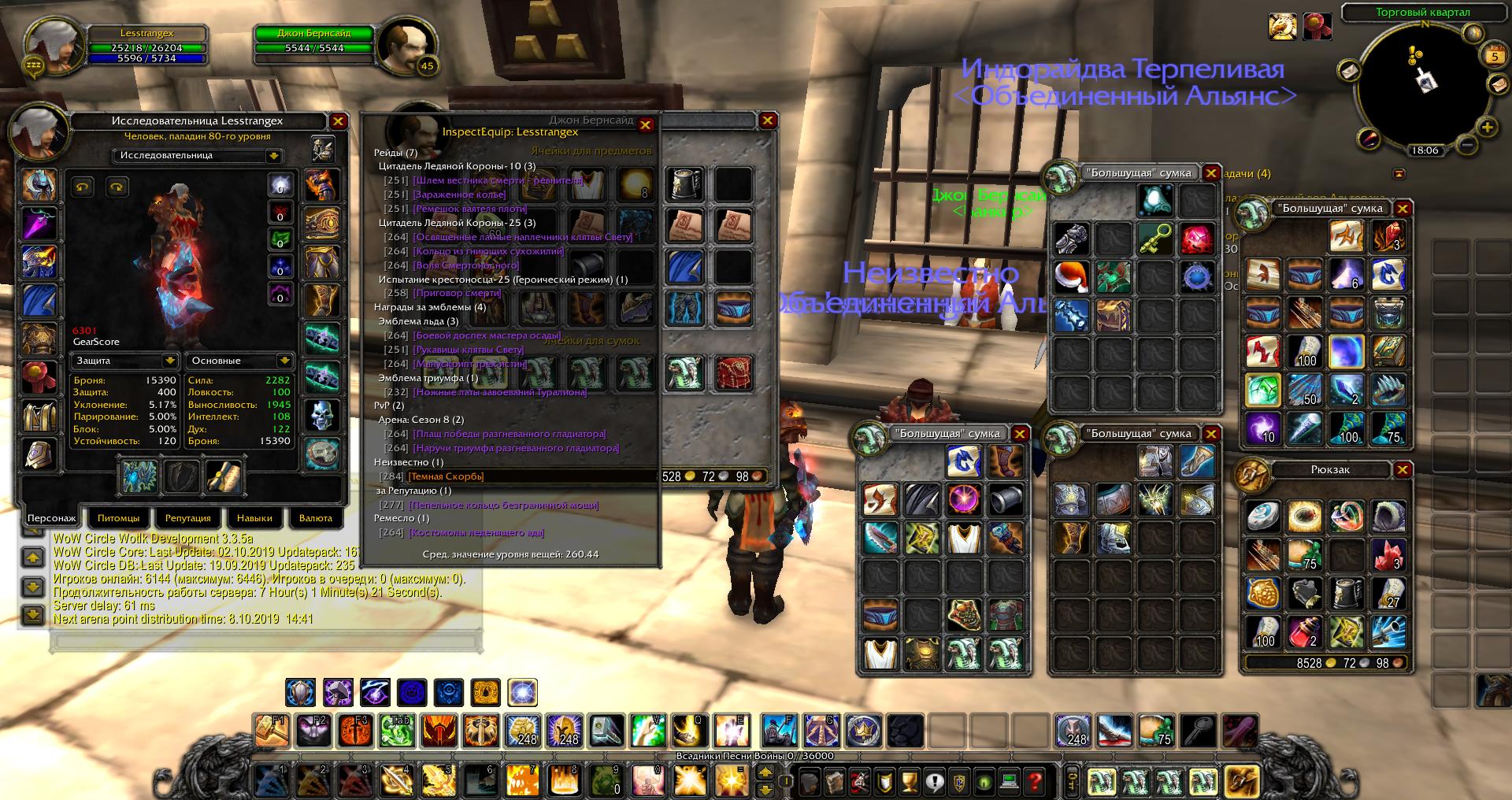Click the Lesstrangex player portrait
1512x800 pixels.
pyautogui.click(x=55, y=46)
